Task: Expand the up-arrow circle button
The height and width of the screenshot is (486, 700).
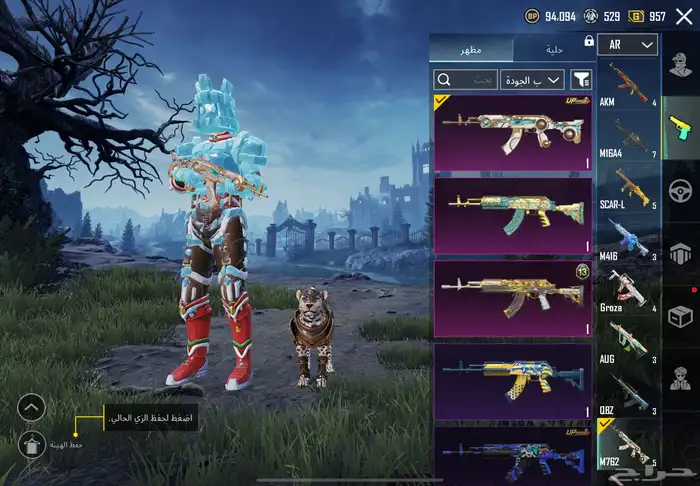Action: pyautogui.click(x=31, y=407)
